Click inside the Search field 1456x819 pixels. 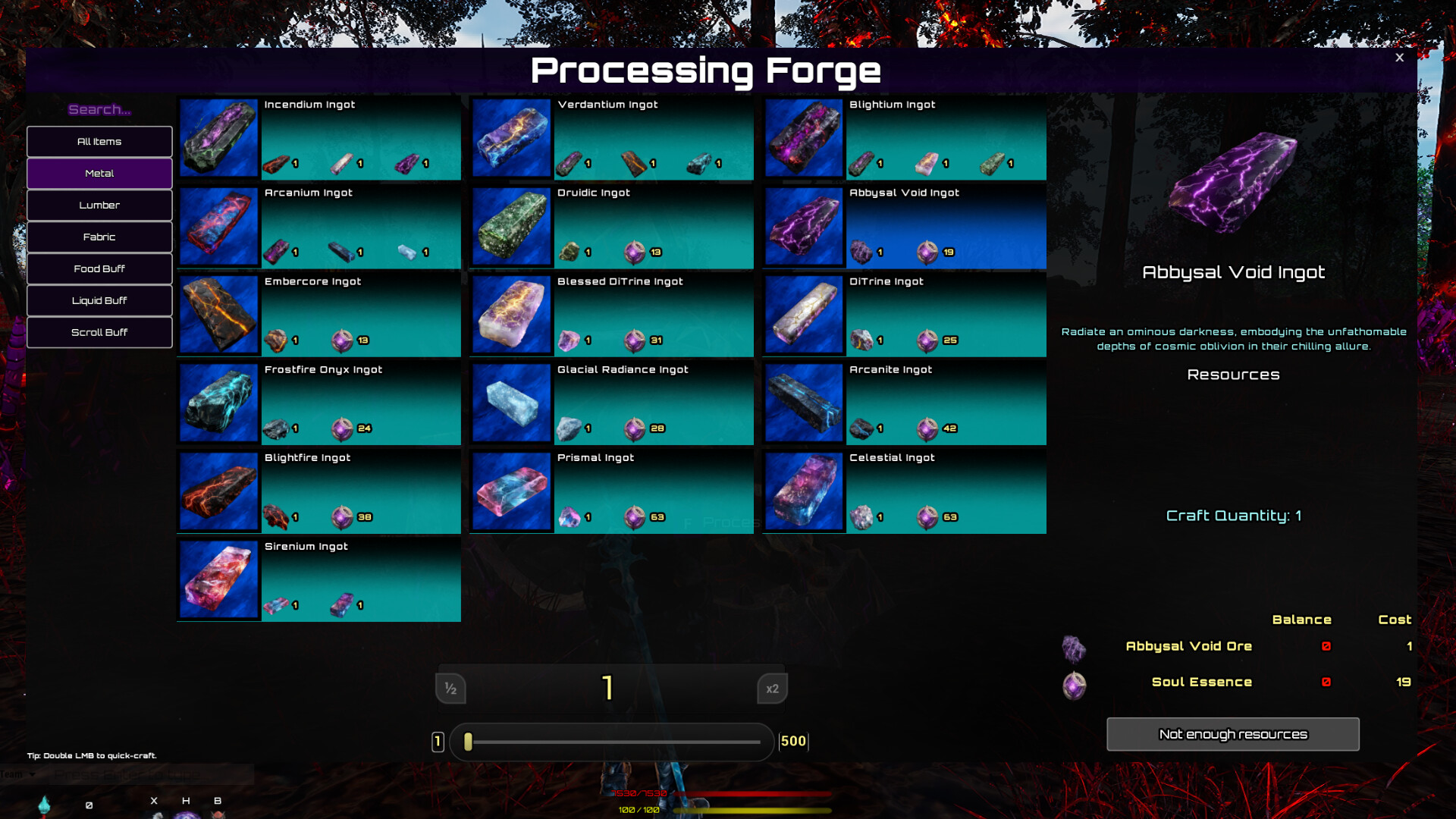[99, 109]
